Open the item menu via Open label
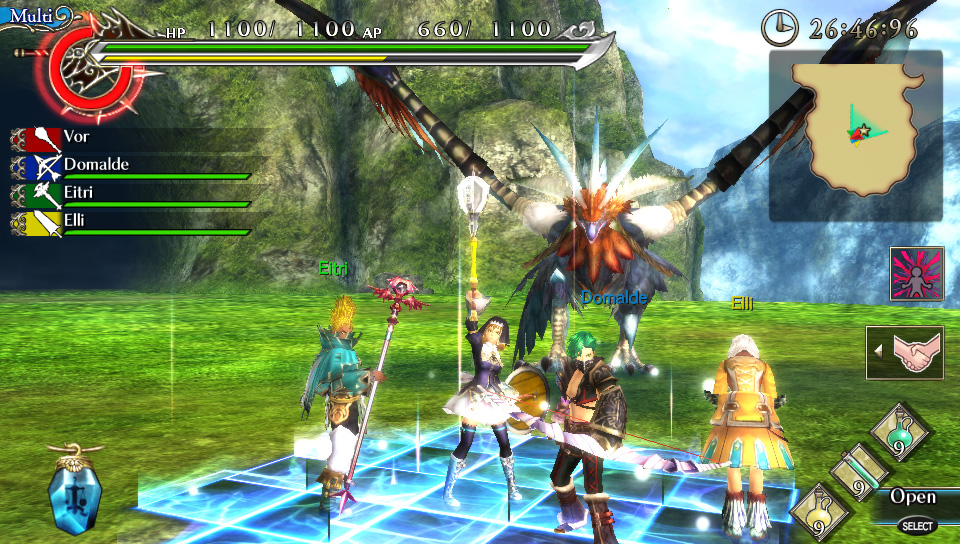The image size is (960, 544). 913,497
